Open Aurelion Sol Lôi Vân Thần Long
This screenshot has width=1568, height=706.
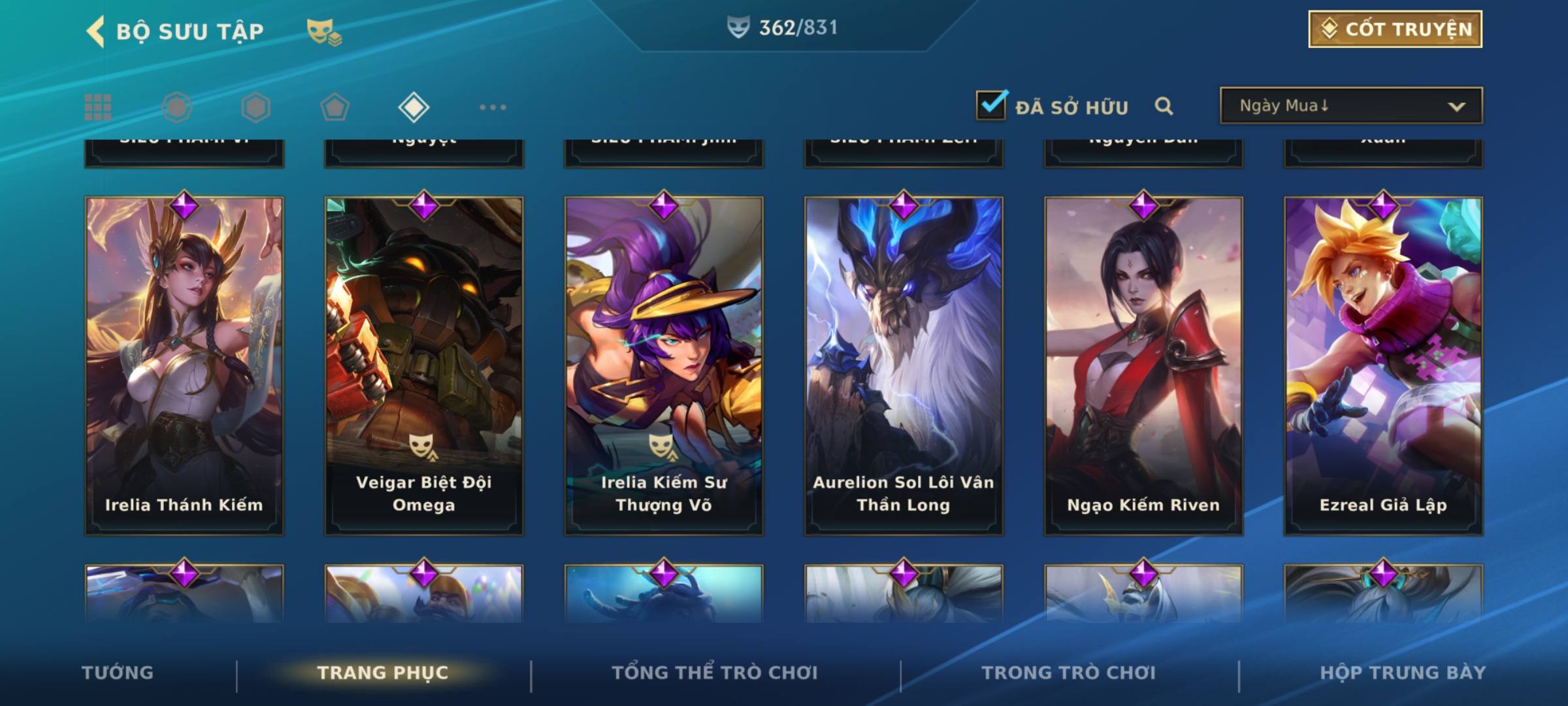[x=904, y=366]
